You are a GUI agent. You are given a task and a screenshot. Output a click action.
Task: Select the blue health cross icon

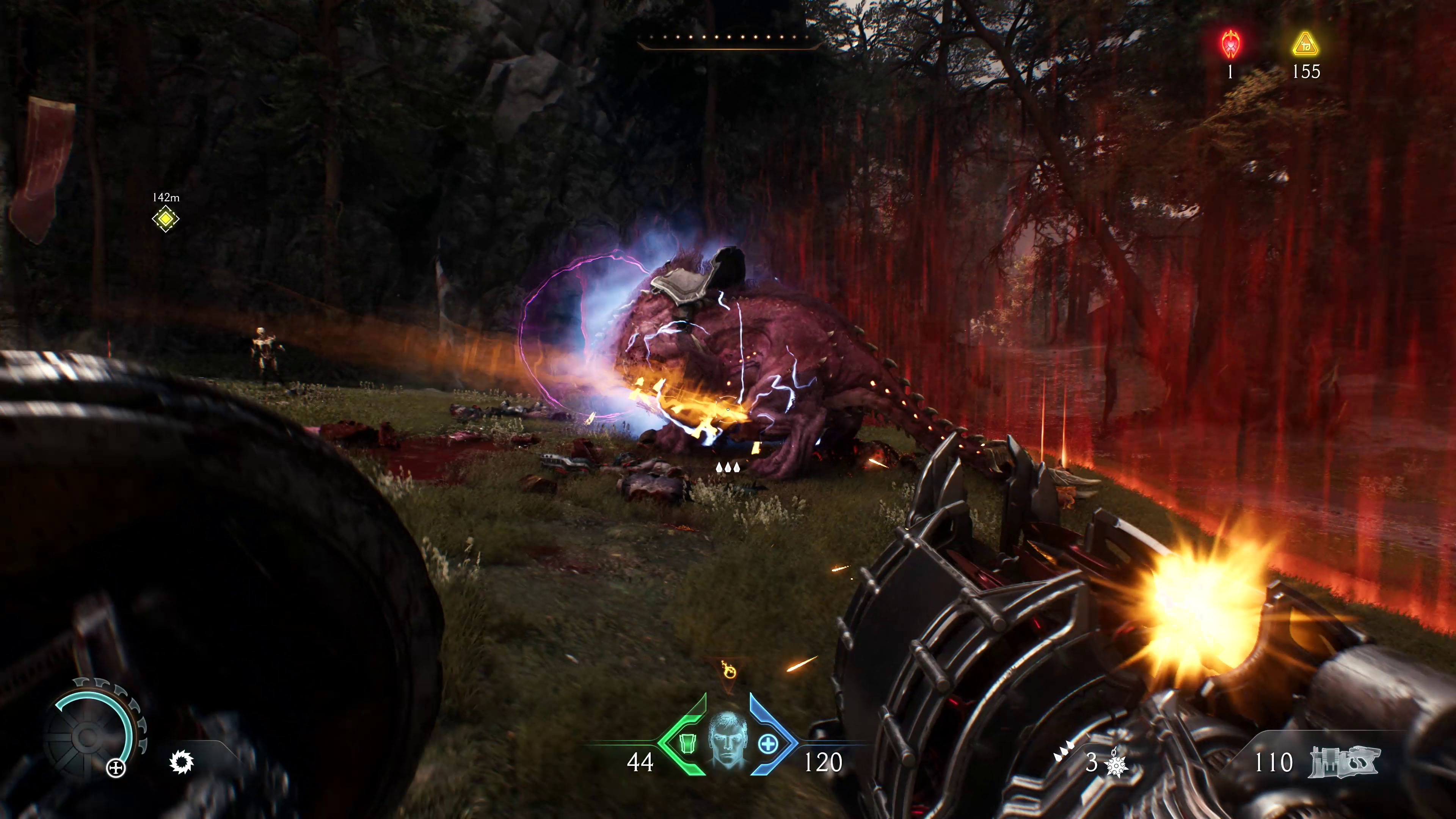point(767,744)
